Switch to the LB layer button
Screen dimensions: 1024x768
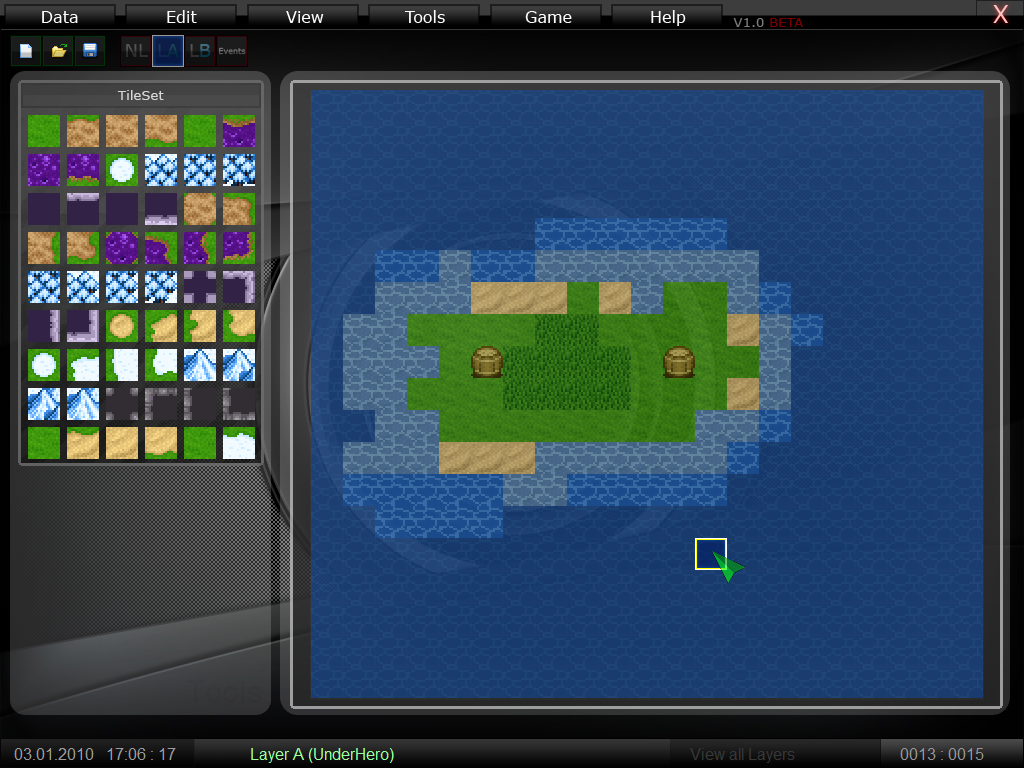tap(200, 51)
